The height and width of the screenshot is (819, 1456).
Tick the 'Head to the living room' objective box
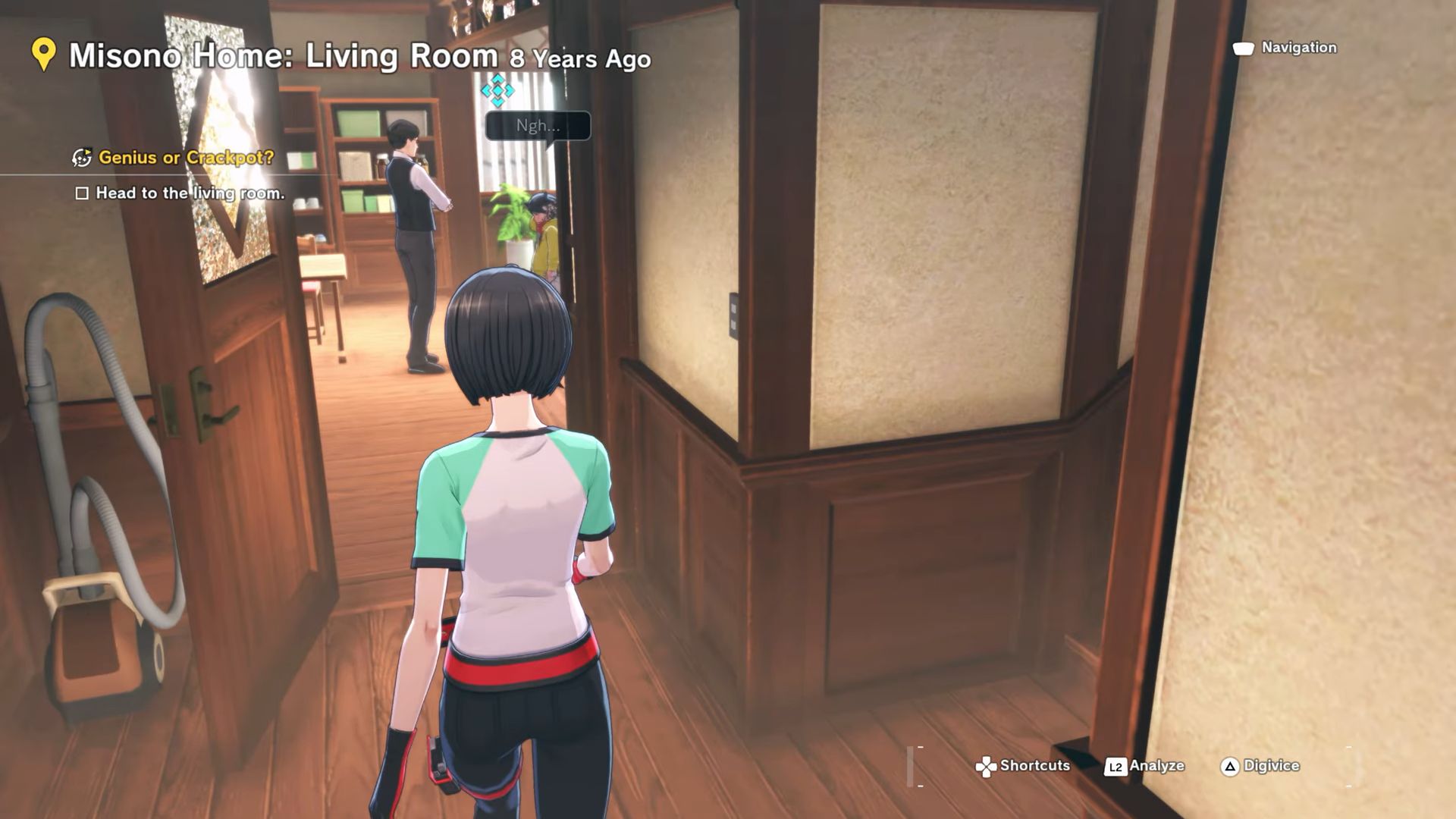point(82,193)
